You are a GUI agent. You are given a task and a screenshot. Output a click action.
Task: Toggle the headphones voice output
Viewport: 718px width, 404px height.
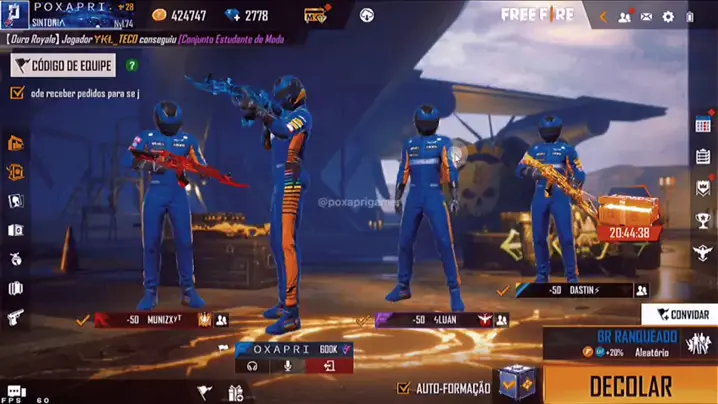click(x=253, y=367)
